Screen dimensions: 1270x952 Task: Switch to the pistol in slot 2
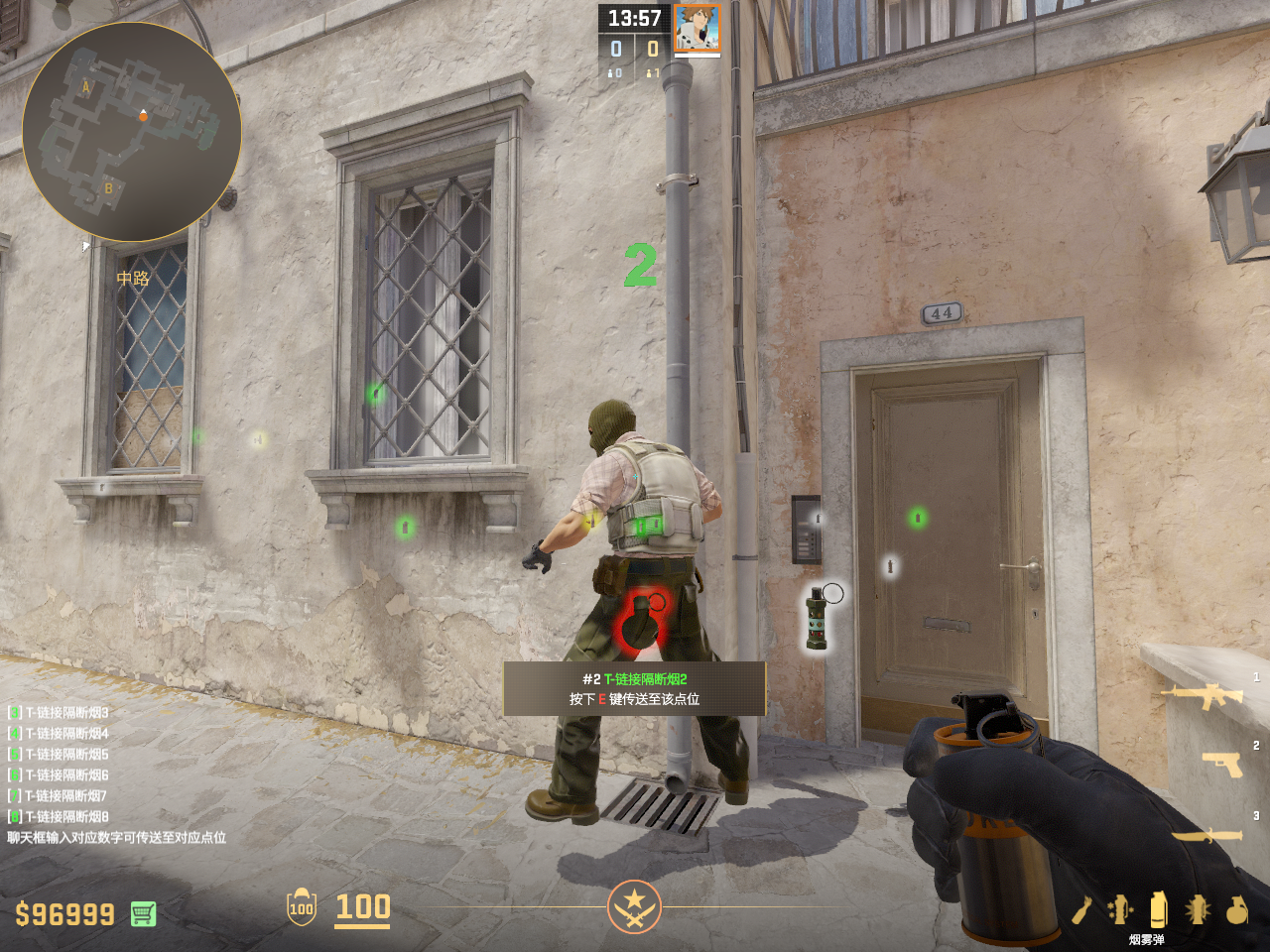tap(1222, 764)
